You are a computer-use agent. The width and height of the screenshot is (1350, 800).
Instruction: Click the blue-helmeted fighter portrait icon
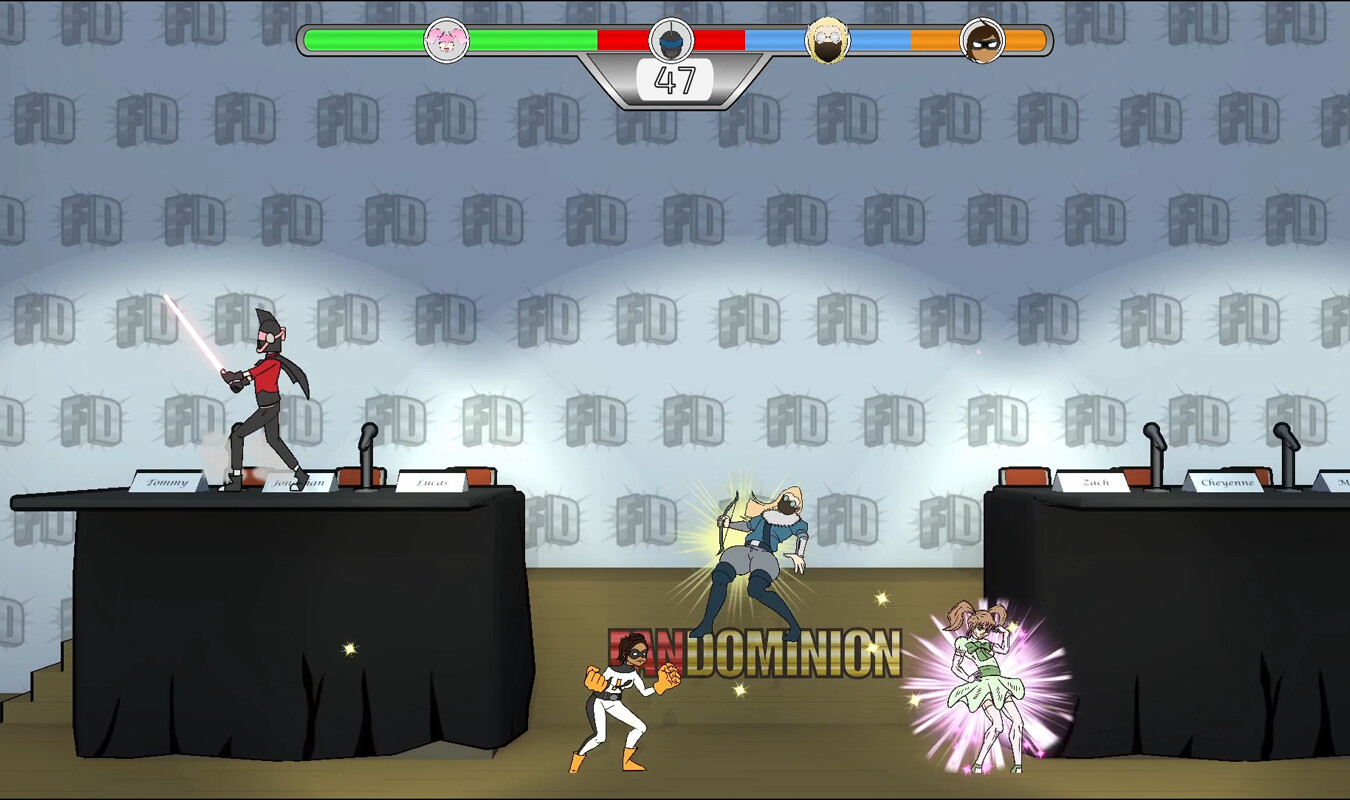[x=671, y=41]
